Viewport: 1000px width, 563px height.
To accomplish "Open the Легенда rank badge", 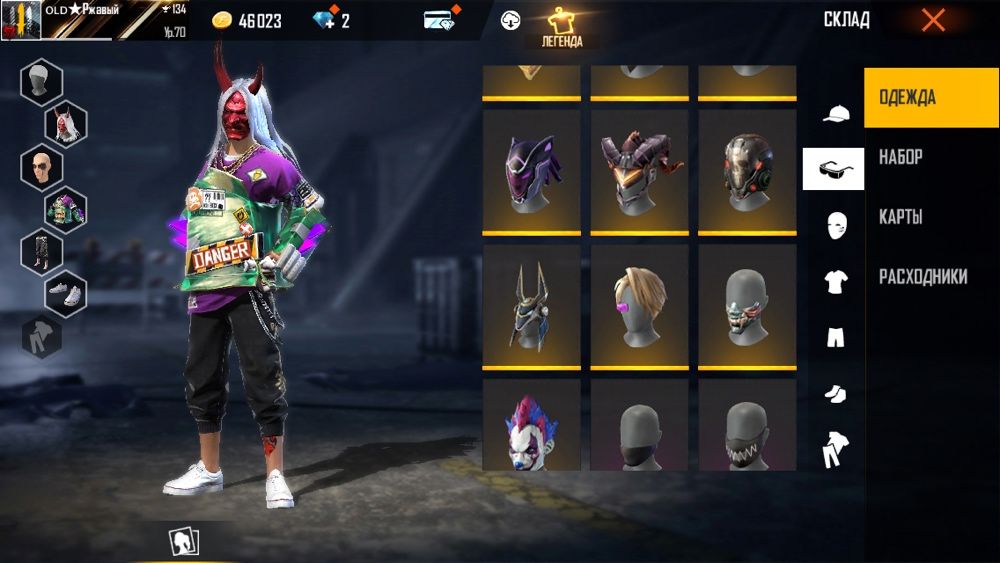I will click(561, 28).
